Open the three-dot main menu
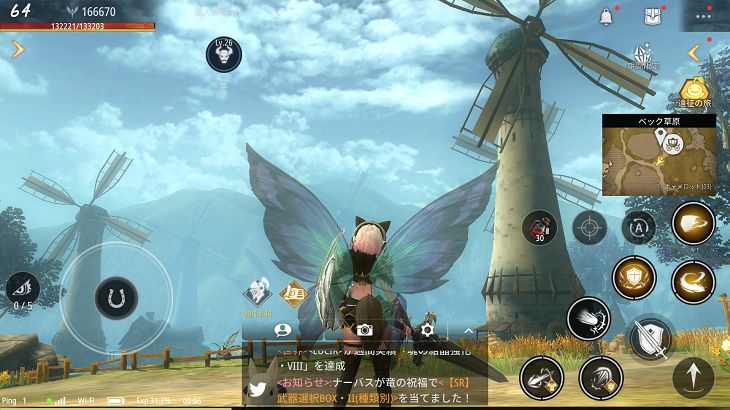 tap(704, 17)
